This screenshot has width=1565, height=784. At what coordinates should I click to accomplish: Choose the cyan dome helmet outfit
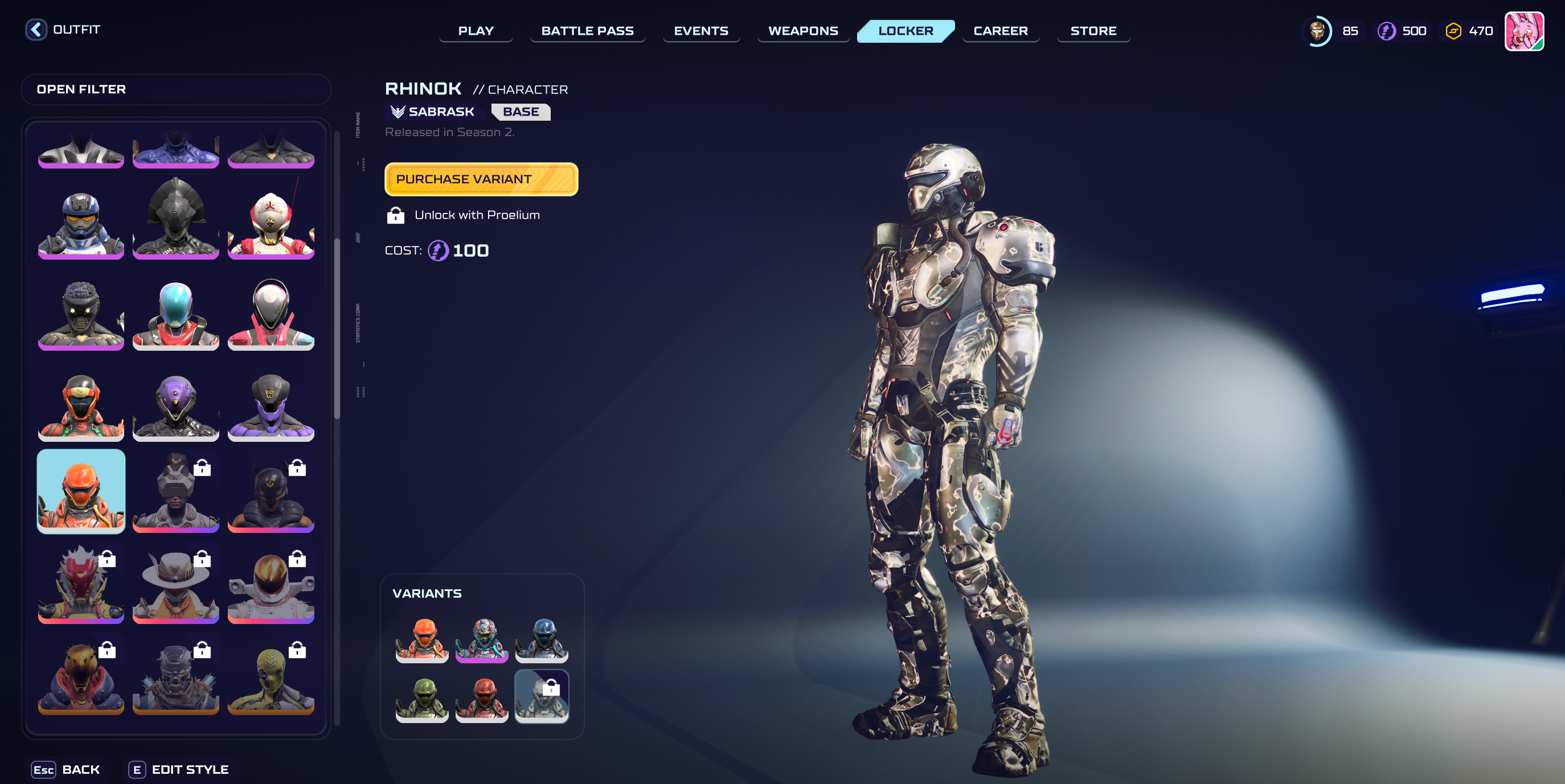tap(175, 314)
